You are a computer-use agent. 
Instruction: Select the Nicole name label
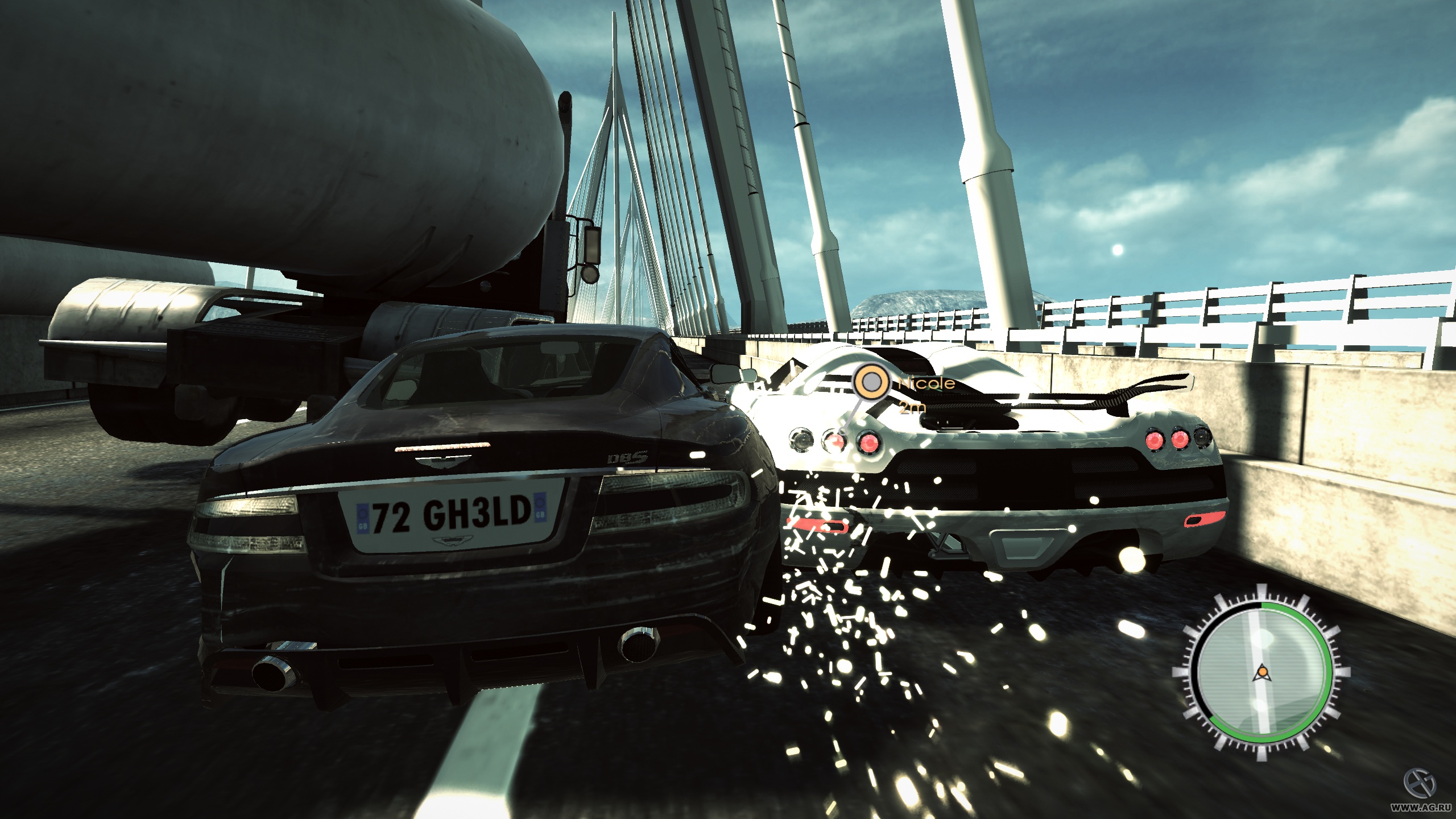pos(925,383)
